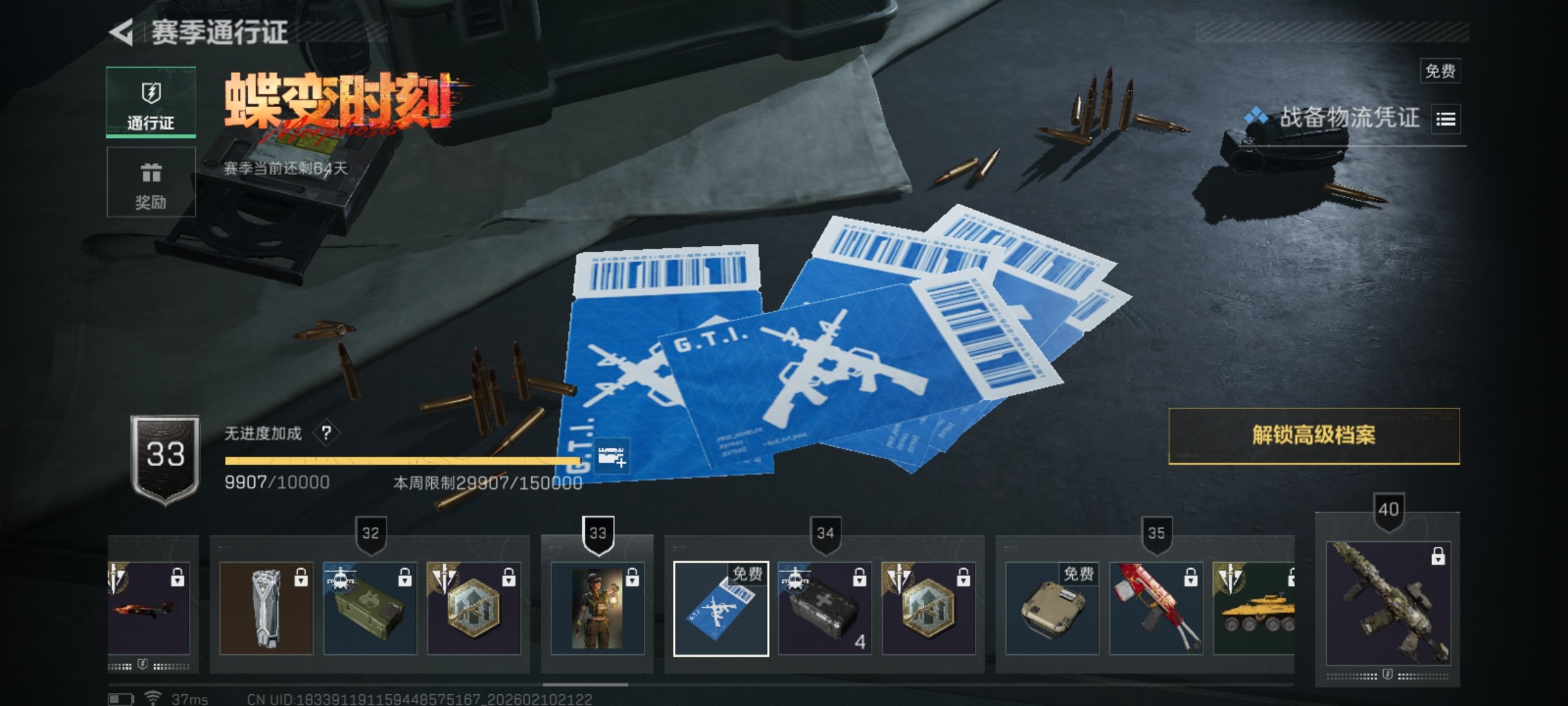Open the 奖励 rewards tab
Viewport: 1568px width, 706px height.
[151, 182]
